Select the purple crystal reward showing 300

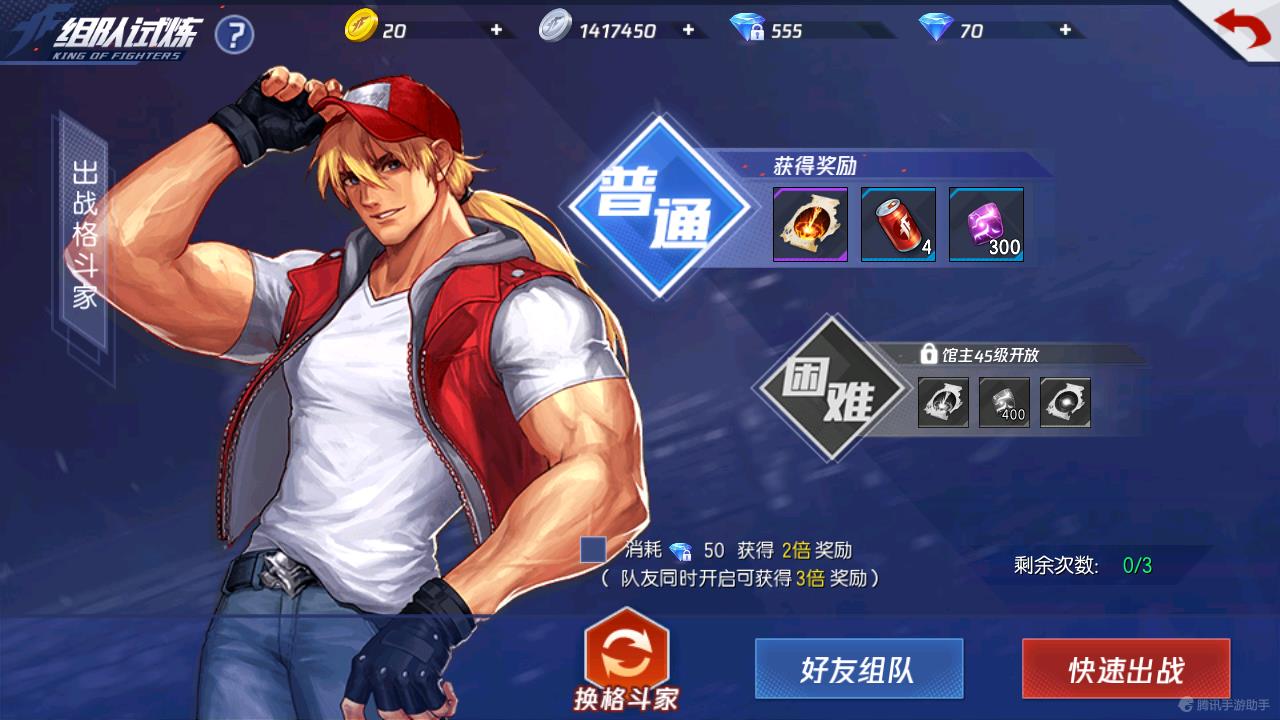(x=985, y=224)
